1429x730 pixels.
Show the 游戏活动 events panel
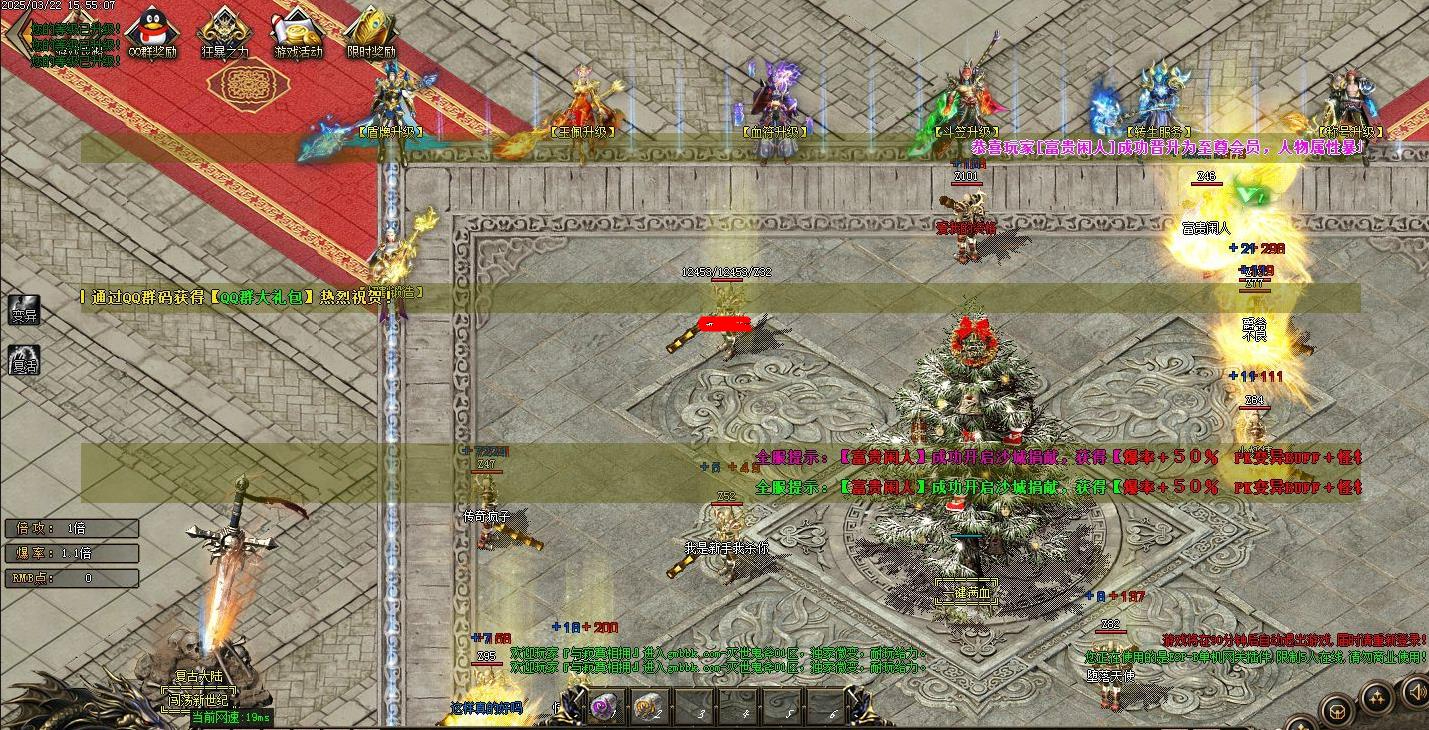tap(297, 31)
